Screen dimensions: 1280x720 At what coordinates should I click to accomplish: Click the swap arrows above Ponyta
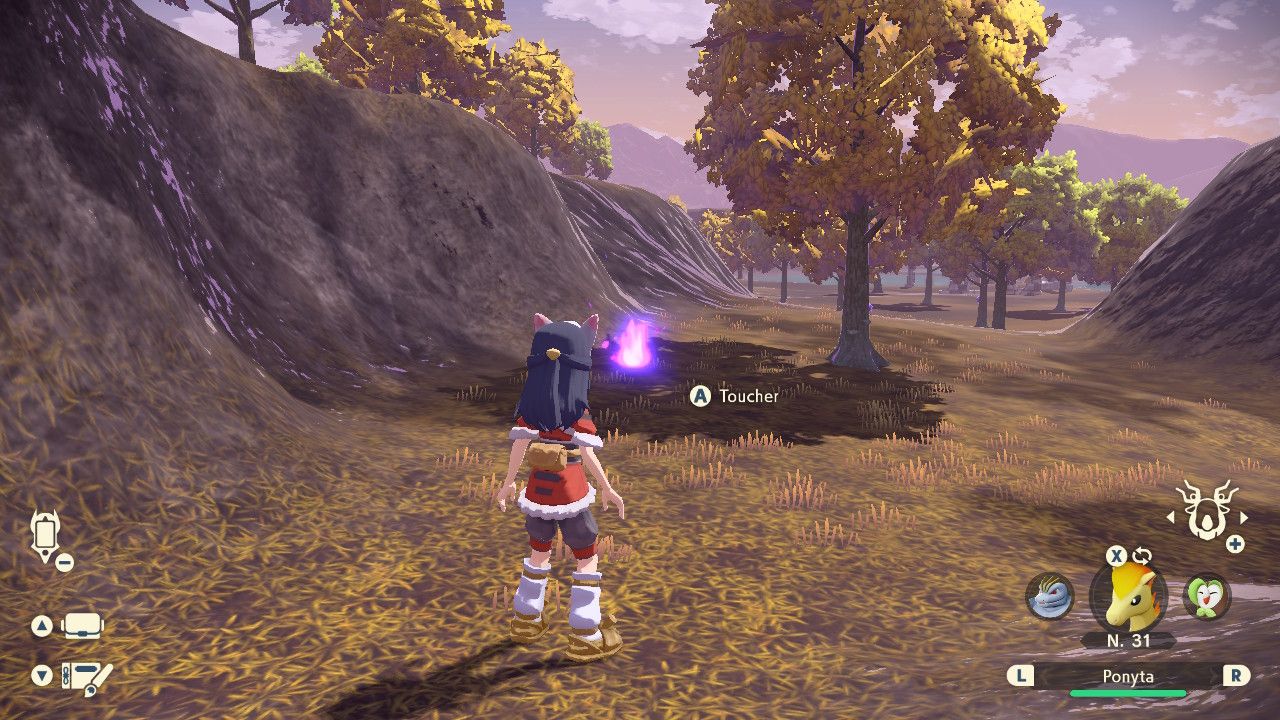click(1142, 555)
